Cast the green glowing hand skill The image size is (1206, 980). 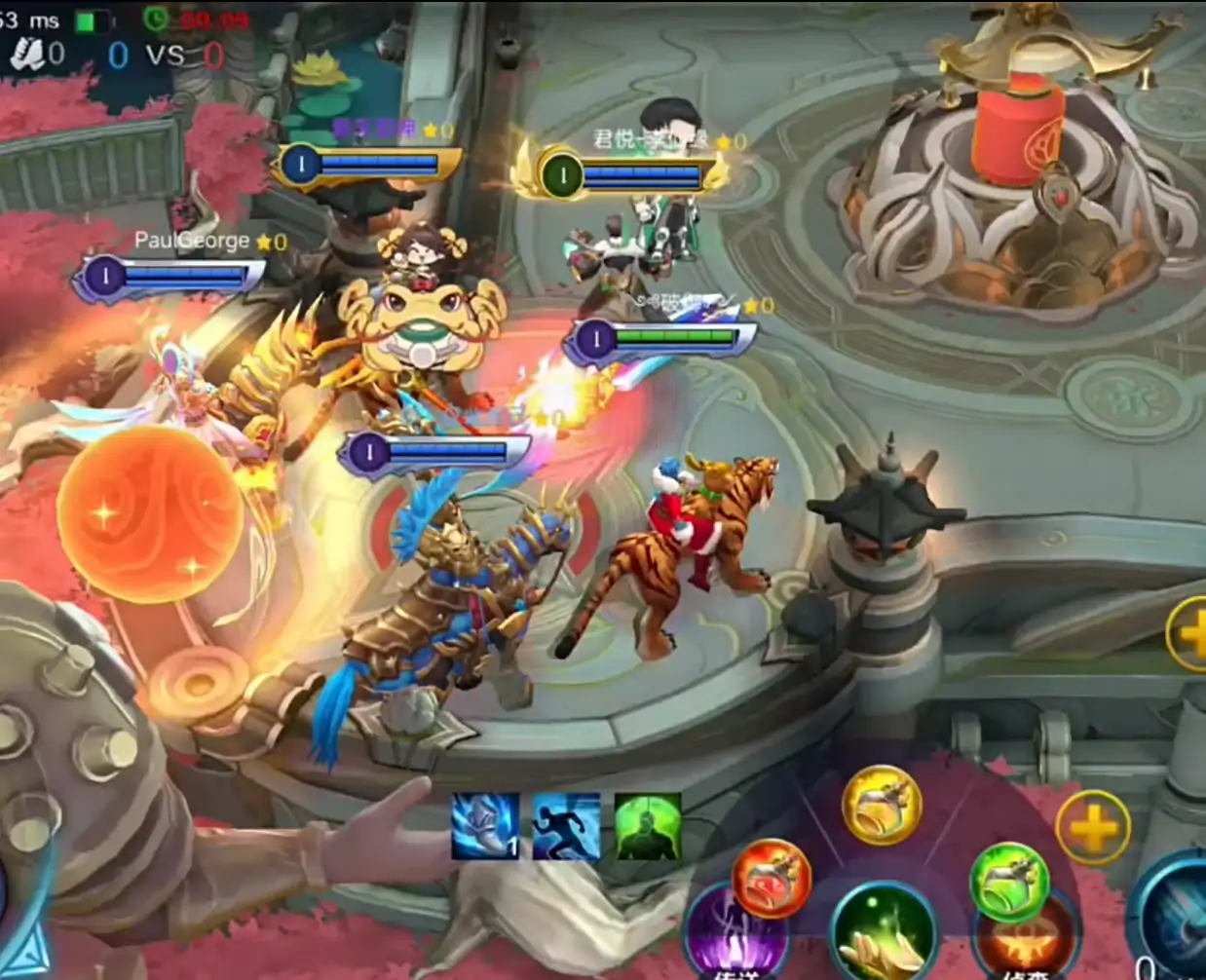click(883, 933)
